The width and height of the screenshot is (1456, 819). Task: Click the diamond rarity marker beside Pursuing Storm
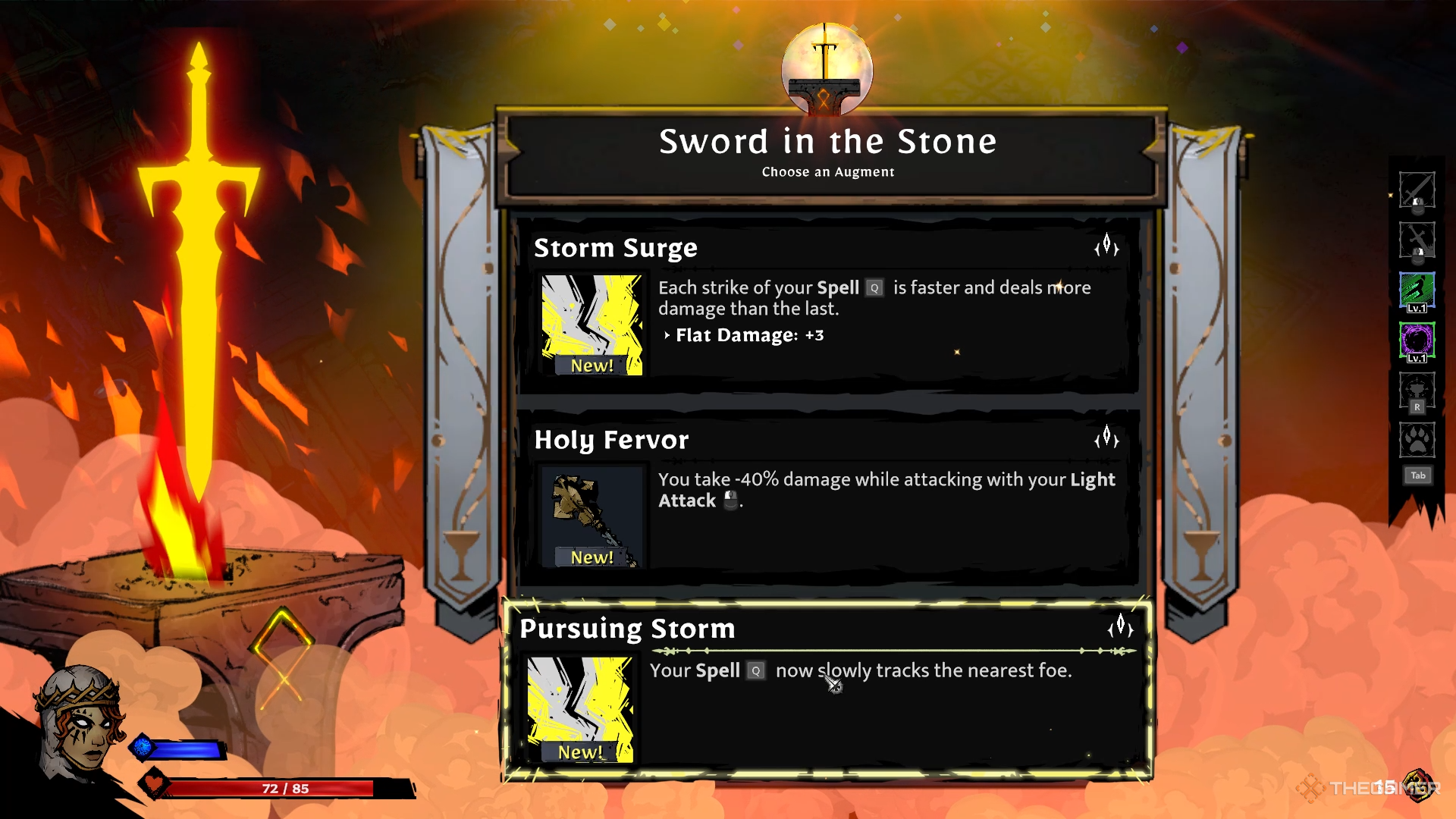click(x=1119, y=629)
